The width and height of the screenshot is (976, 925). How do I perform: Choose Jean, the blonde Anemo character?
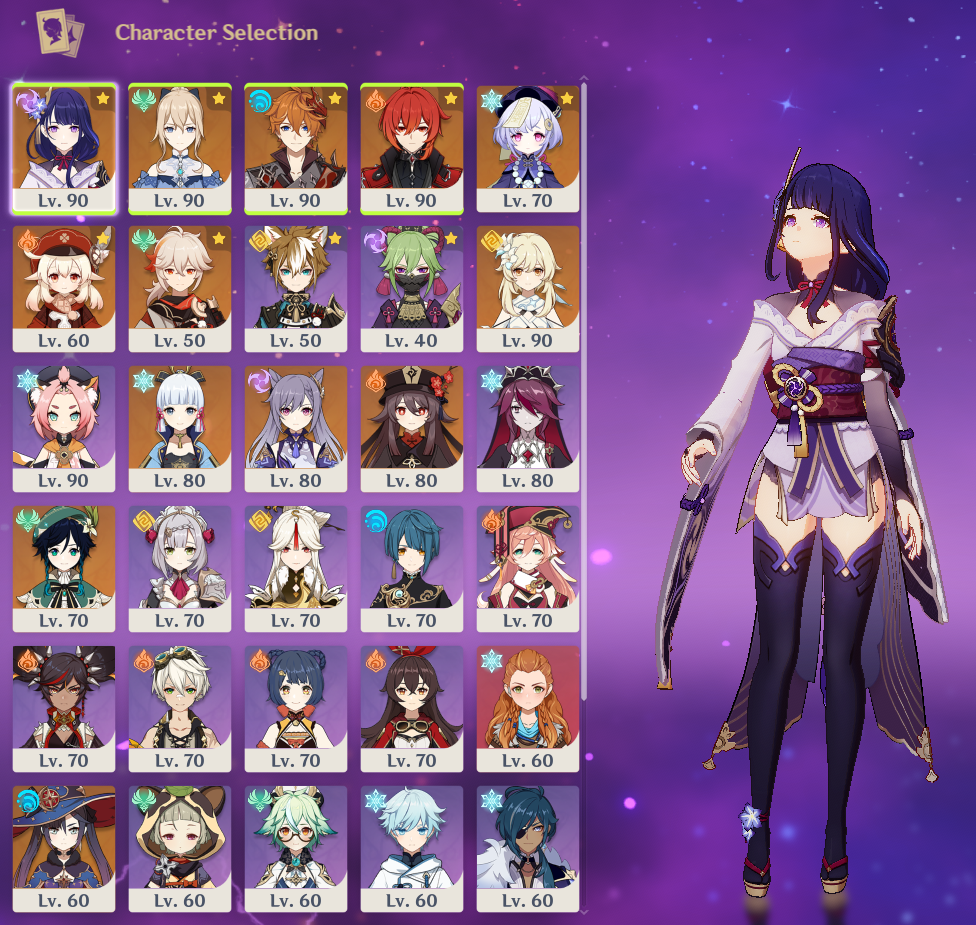point(180,148)
